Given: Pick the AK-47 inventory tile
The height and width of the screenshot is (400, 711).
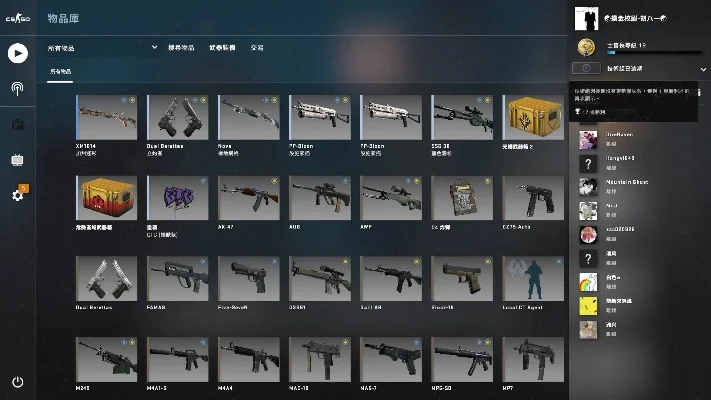Looking at the screenshot, I should (247, 200).
